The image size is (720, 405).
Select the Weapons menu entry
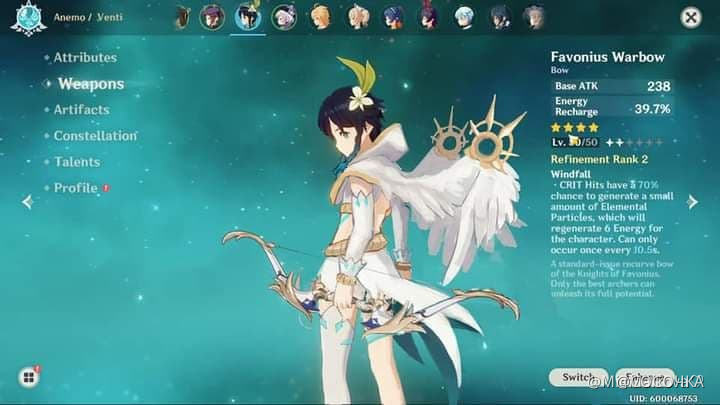point(90,84)
